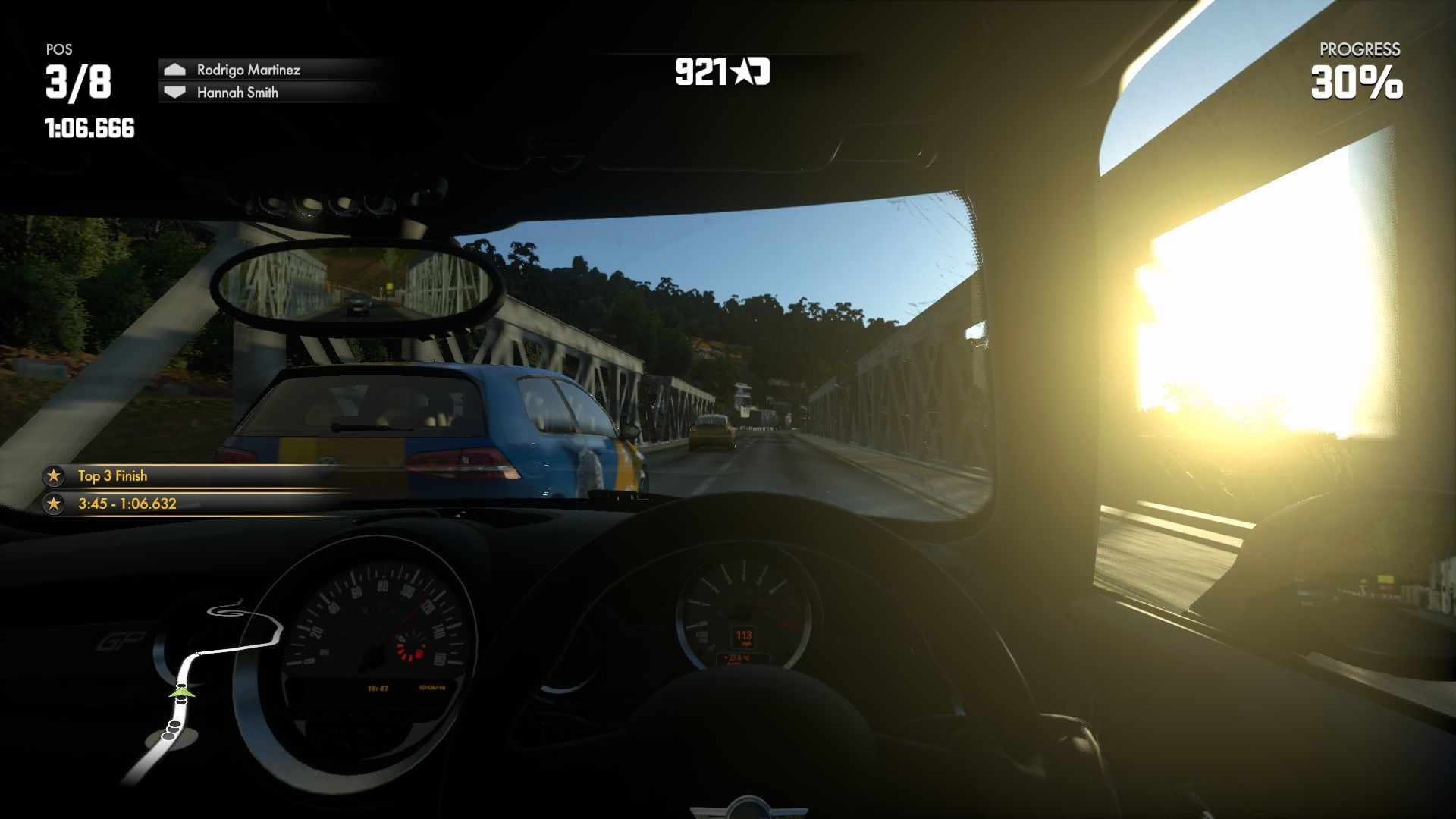This screenshot has height=819, width=1456.
Task: Click the fame progress bar under 921
Action: click(x=728, y=53)
